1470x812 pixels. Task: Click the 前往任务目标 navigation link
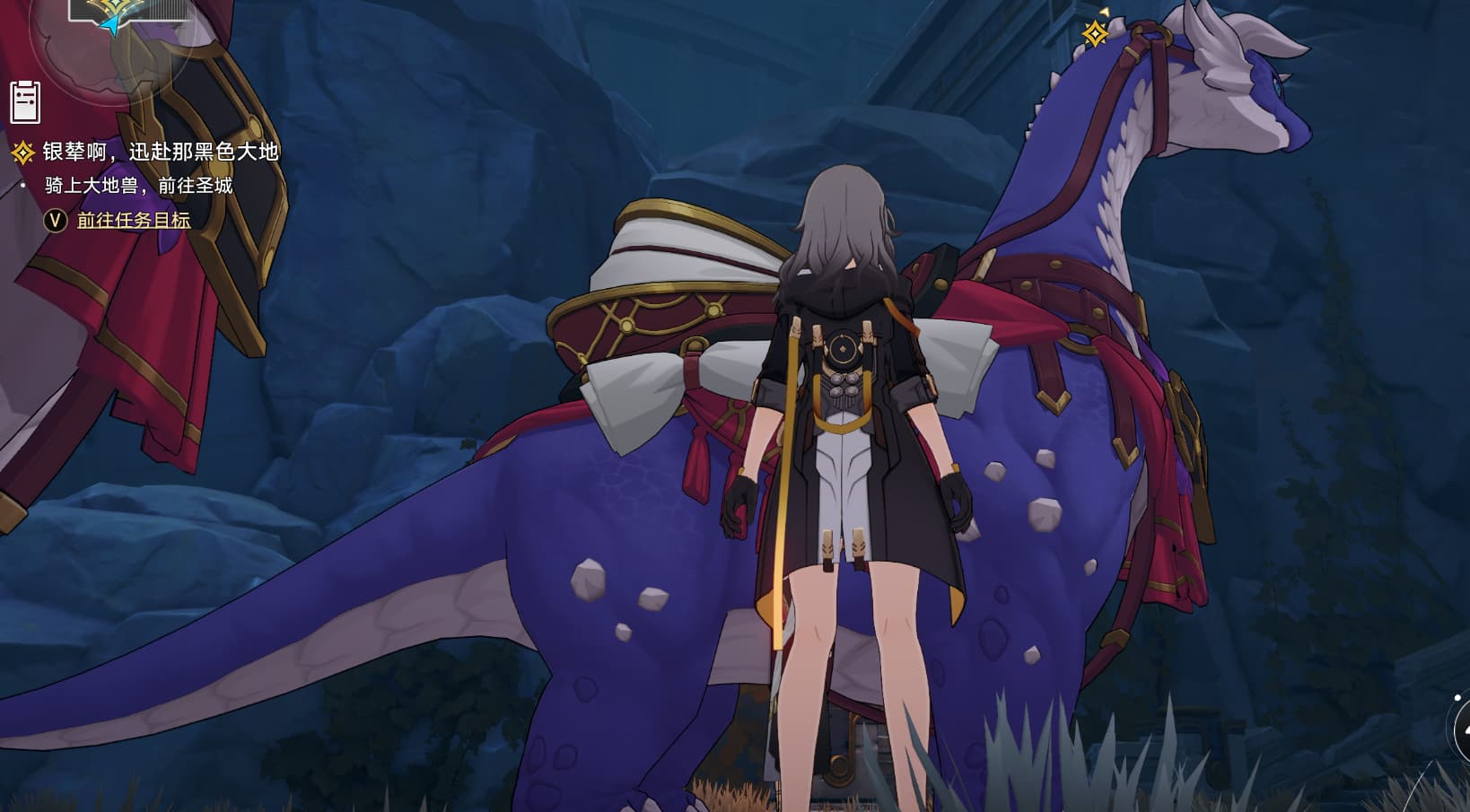tap(134, 220)
